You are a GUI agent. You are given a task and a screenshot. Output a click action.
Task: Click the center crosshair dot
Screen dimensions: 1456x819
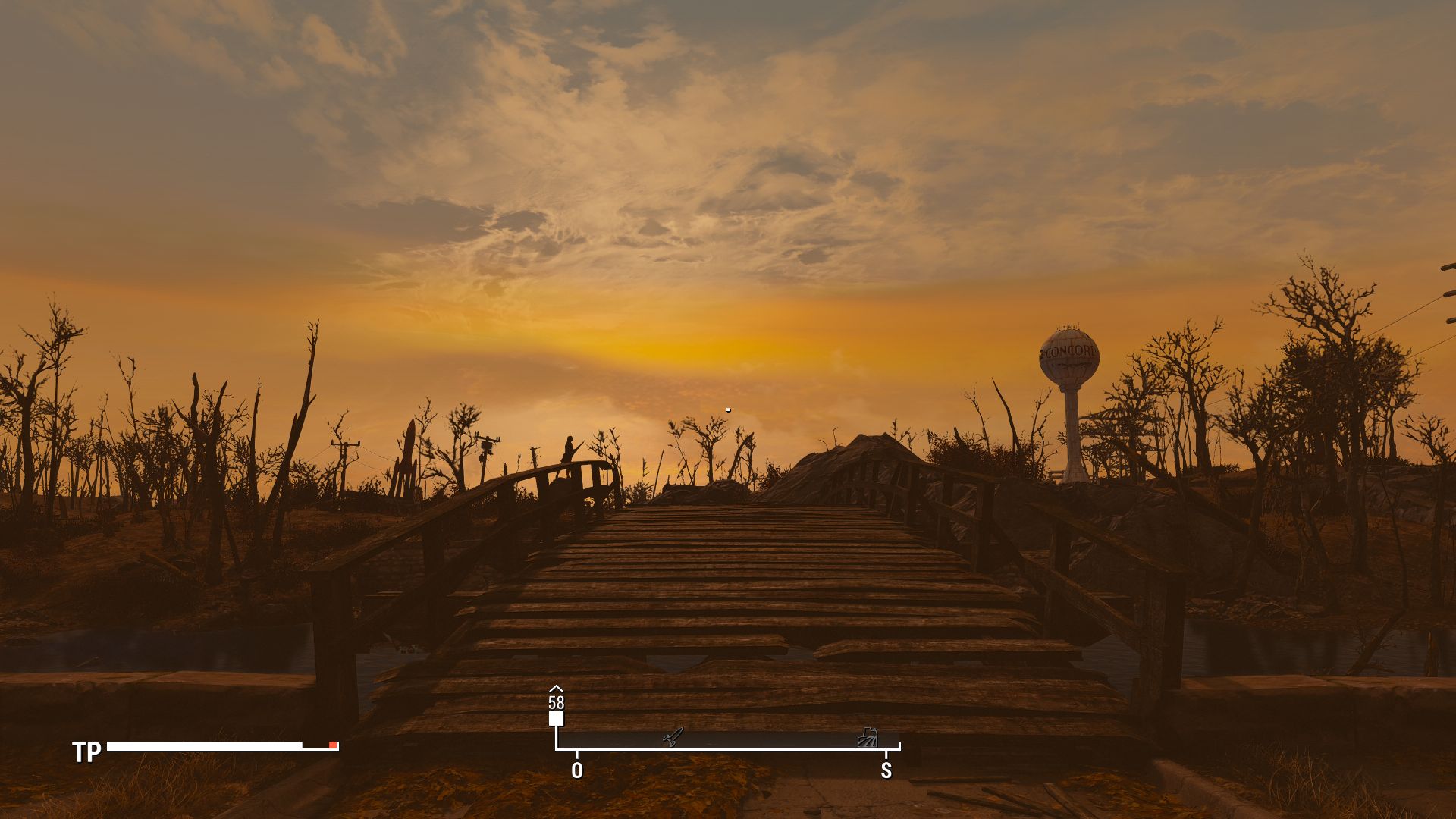[x=728, y=409]
